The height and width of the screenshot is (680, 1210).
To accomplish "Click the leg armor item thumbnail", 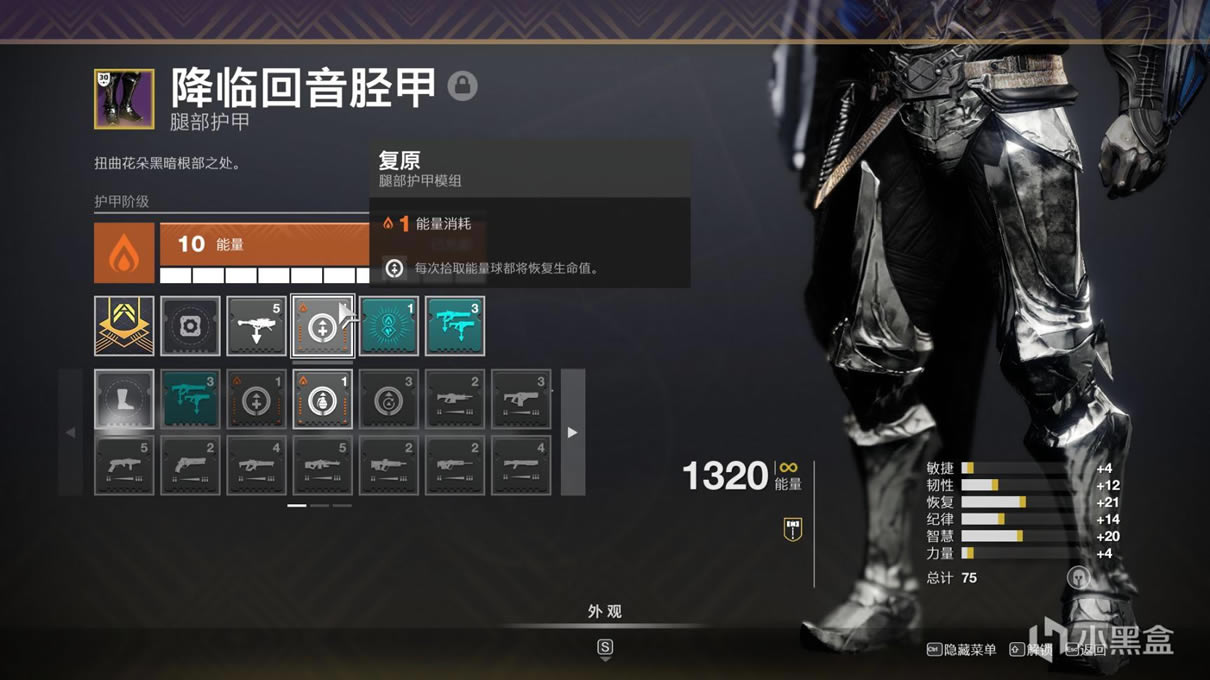I will point(124,99).
